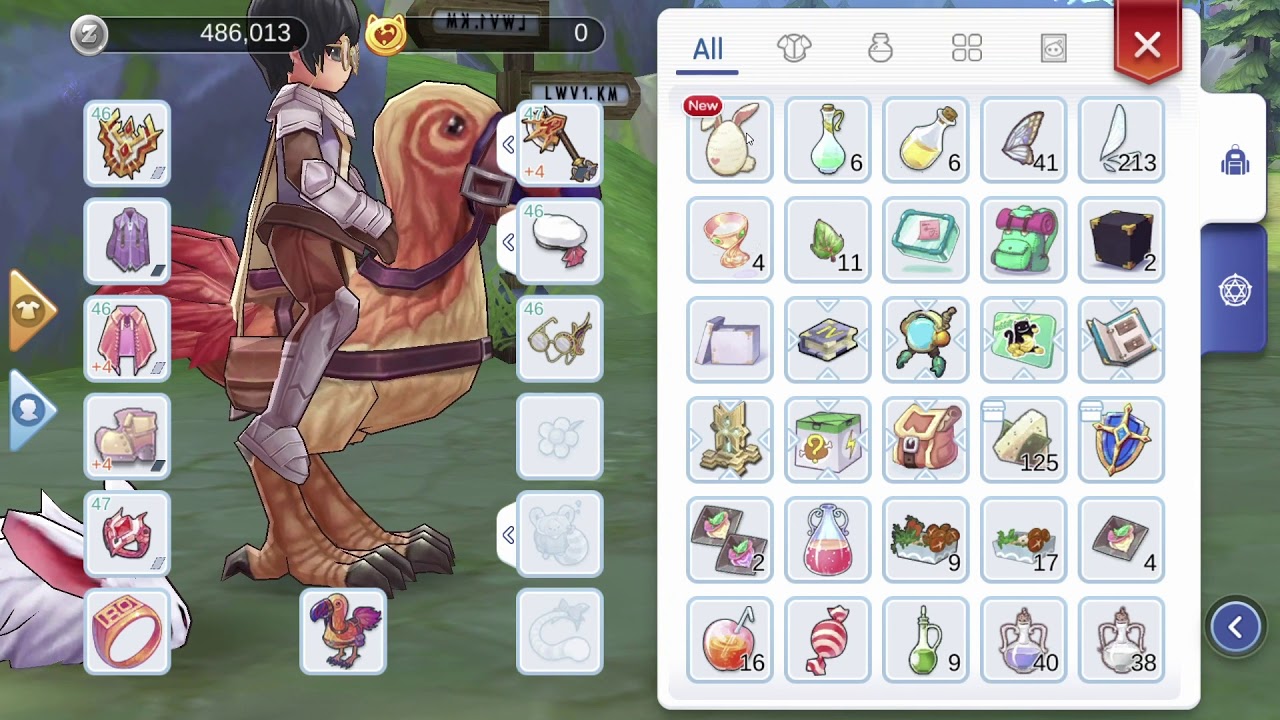Viewport: 1280px width, 720px height.
Task: Select the equipped +4 dagger slot
Action: point(559,144)
